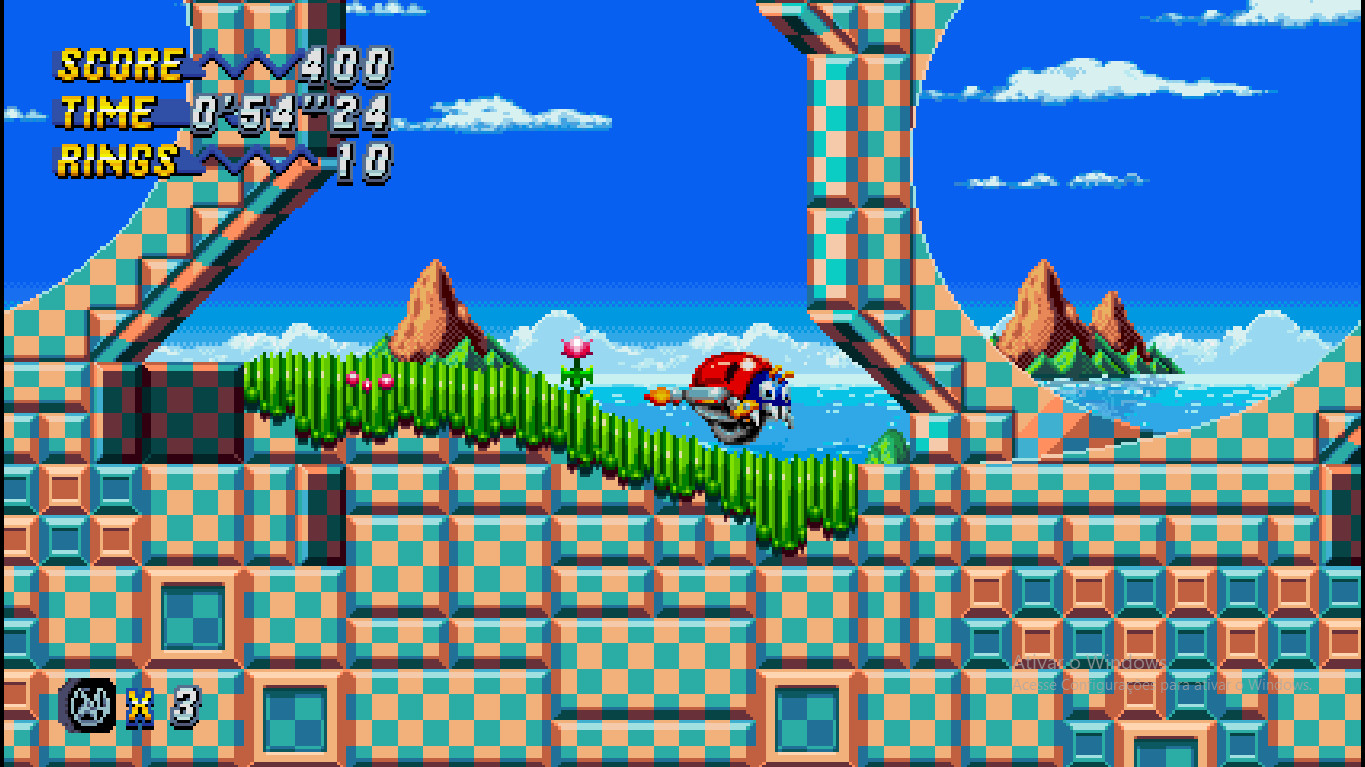Image resolution: width=1365 pixels, height=767 pixels.
Task: Expand the ring count showing 10
Action: (363, 158)
